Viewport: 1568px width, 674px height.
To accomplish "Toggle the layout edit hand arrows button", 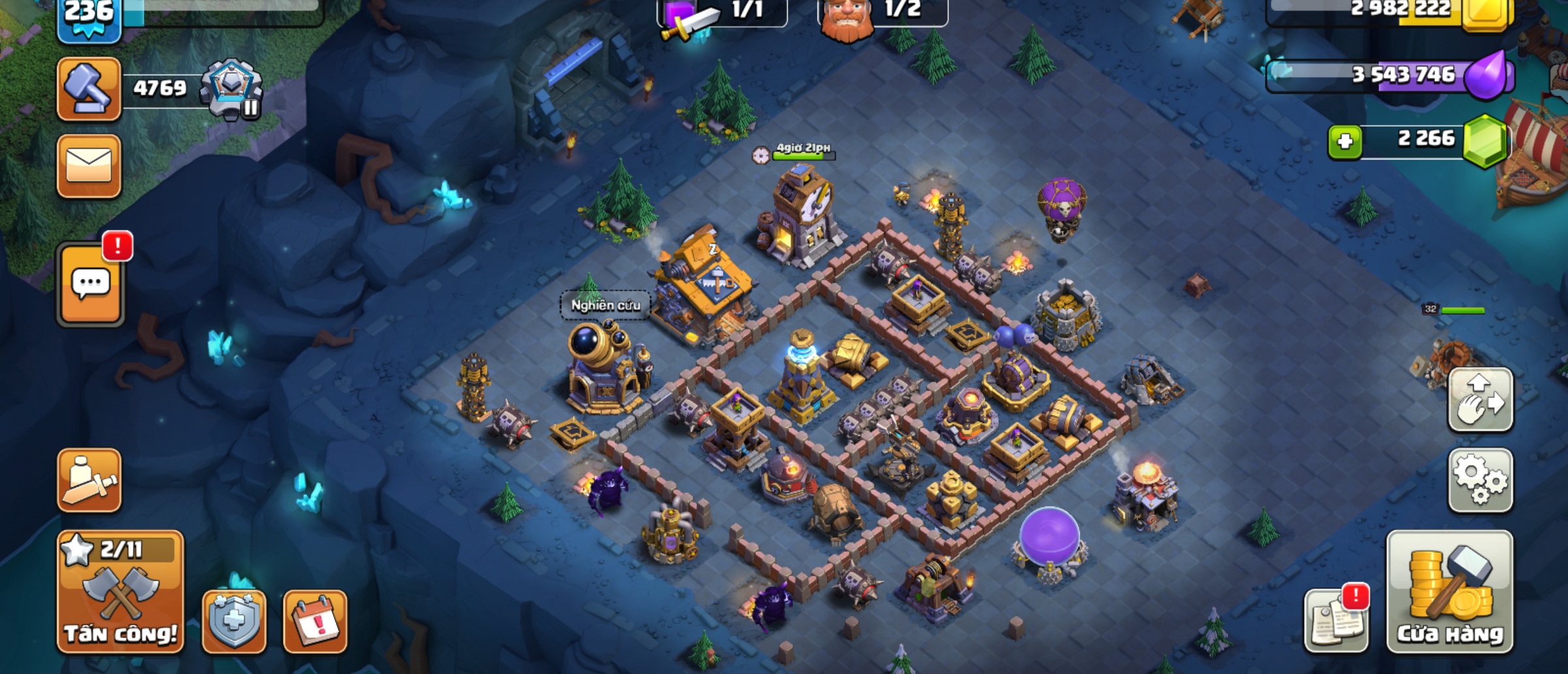I will [x=1480, y=400].
